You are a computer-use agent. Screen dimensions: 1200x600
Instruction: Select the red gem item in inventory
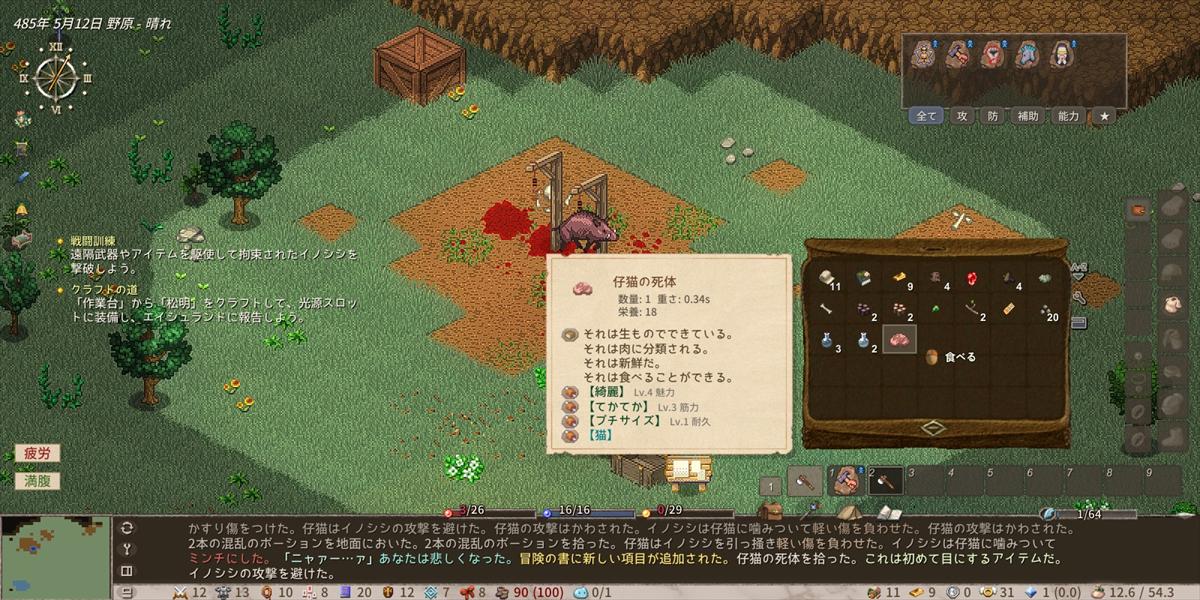click(x=969, y=278)
